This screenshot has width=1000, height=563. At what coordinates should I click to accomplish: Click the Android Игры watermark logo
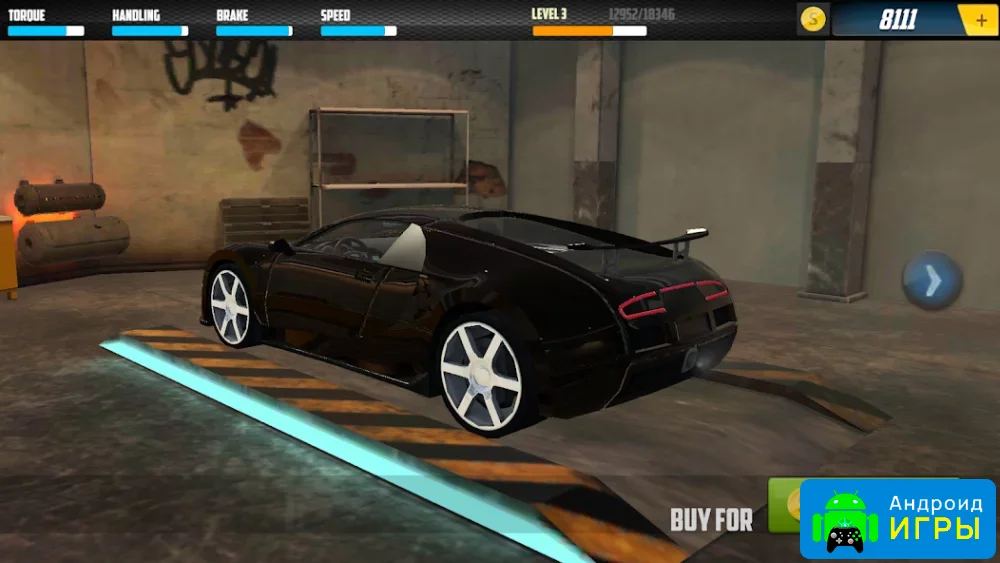point(897,520)
